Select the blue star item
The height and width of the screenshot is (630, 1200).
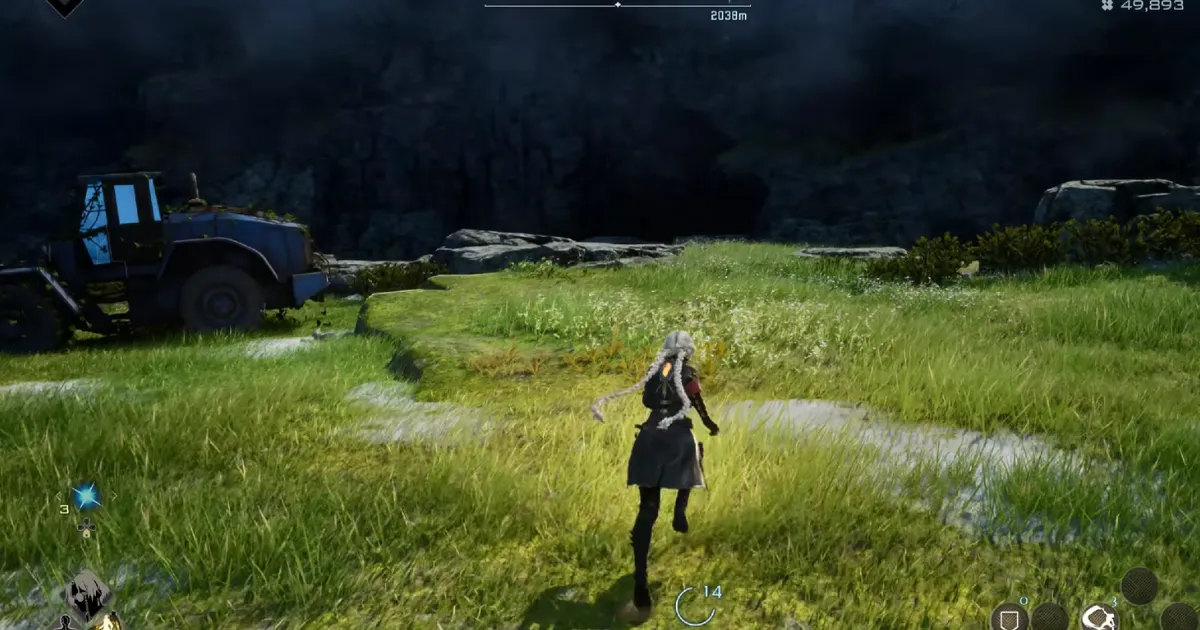pos(86,494)
